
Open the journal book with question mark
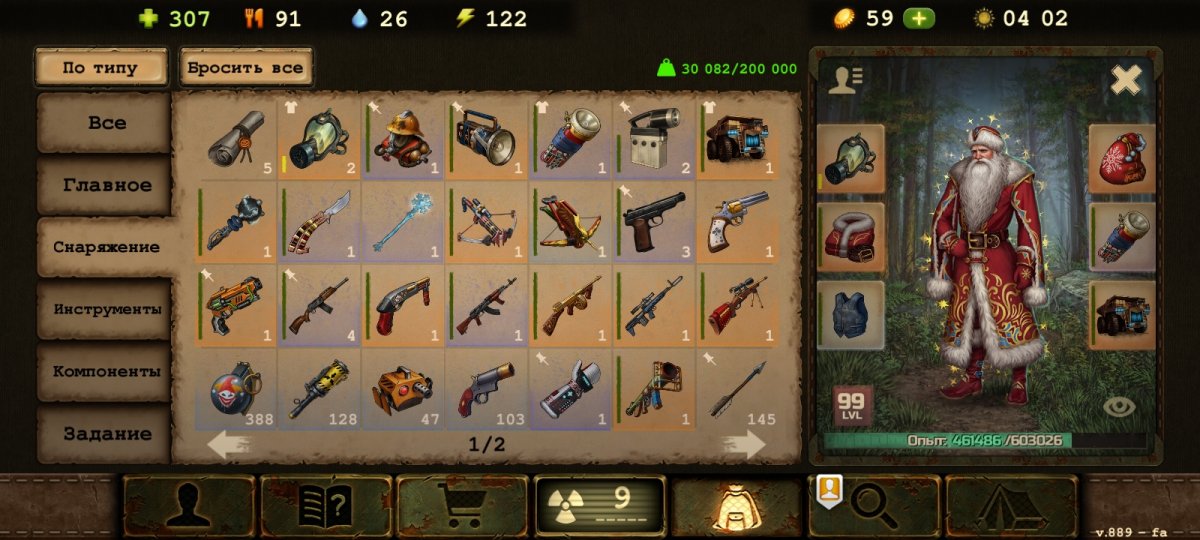tap(326, 505)
